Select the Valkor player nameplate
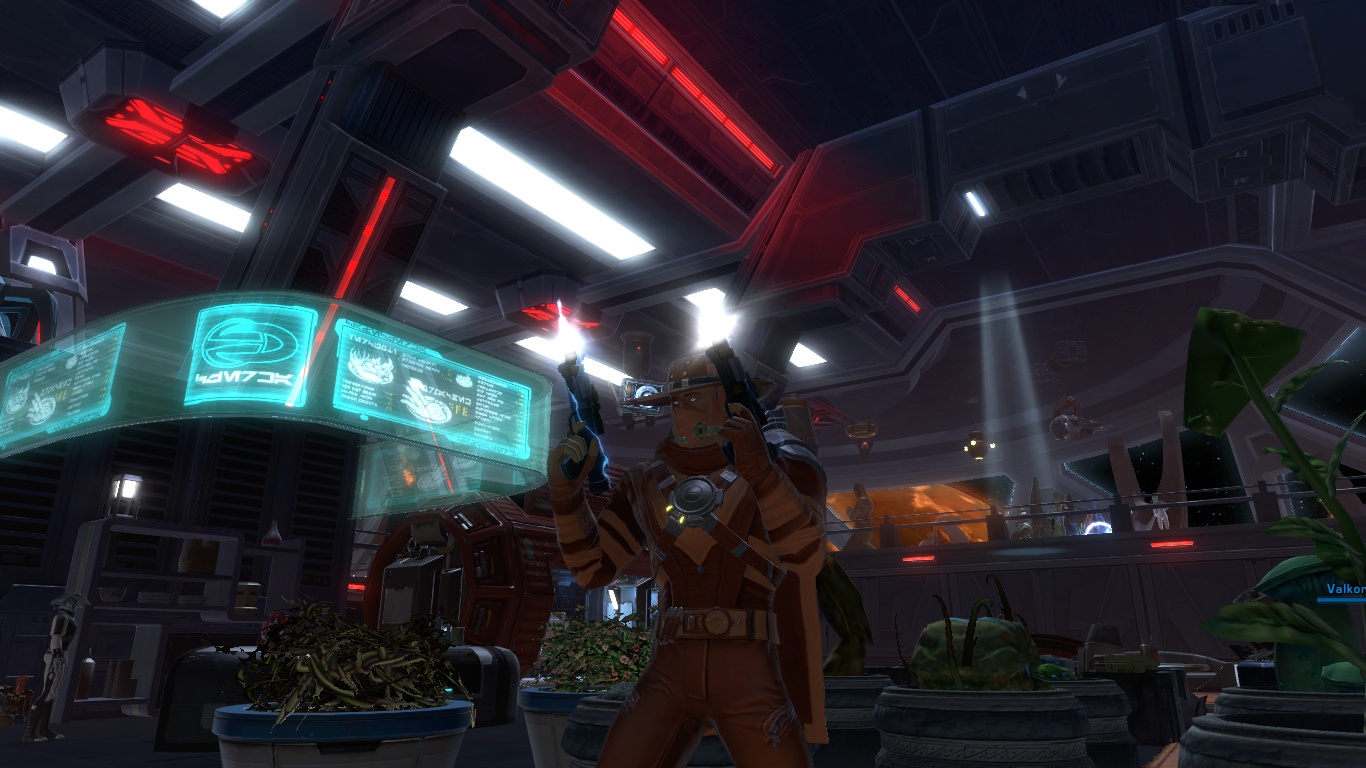The width and height of the screenshot is (1366, 768). tap(1345, 590)
